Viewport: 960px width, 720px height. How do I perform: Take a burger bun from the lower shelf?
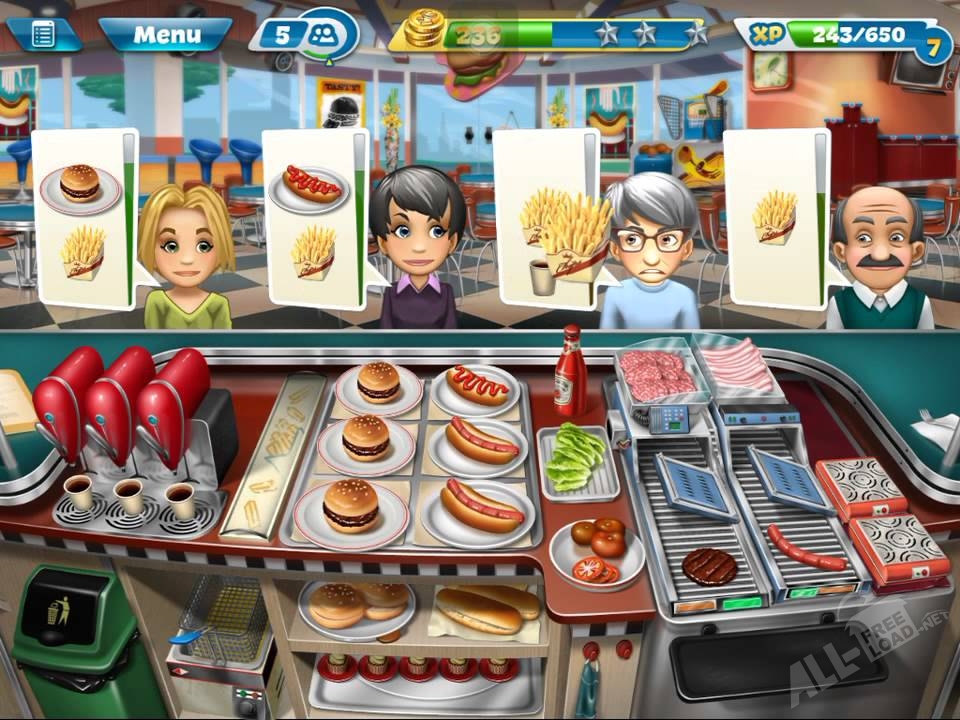355,604
